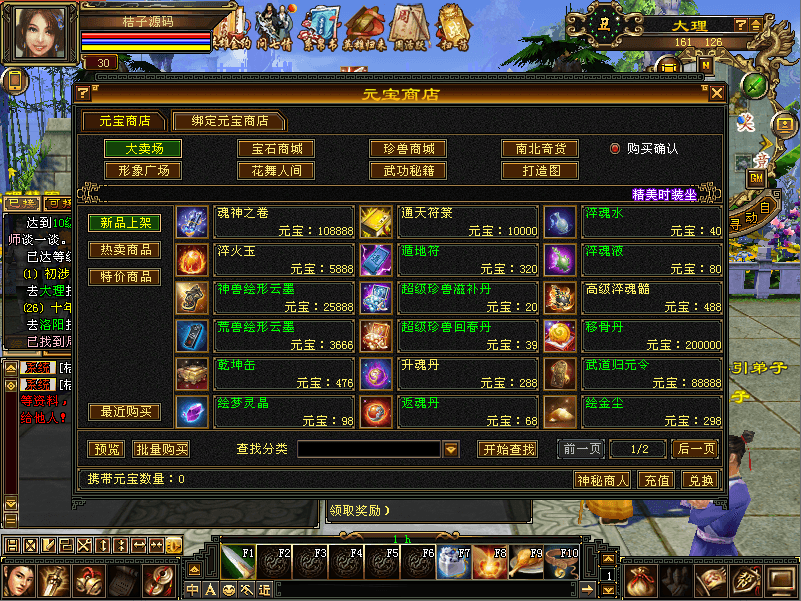Show the 特价商品 list

pos(125,276)
